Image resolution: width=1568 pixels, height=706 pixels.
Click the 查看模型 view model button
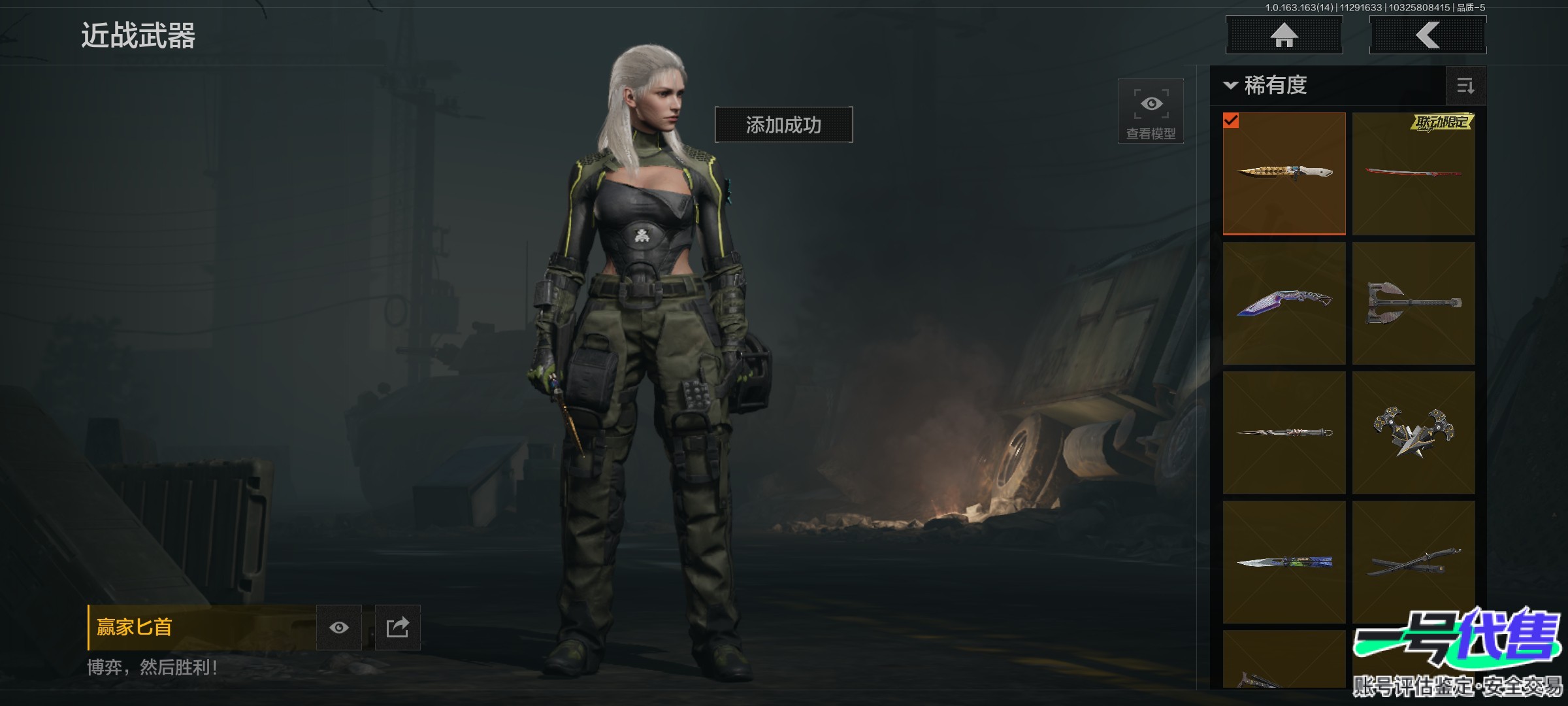coord(1151,111)
